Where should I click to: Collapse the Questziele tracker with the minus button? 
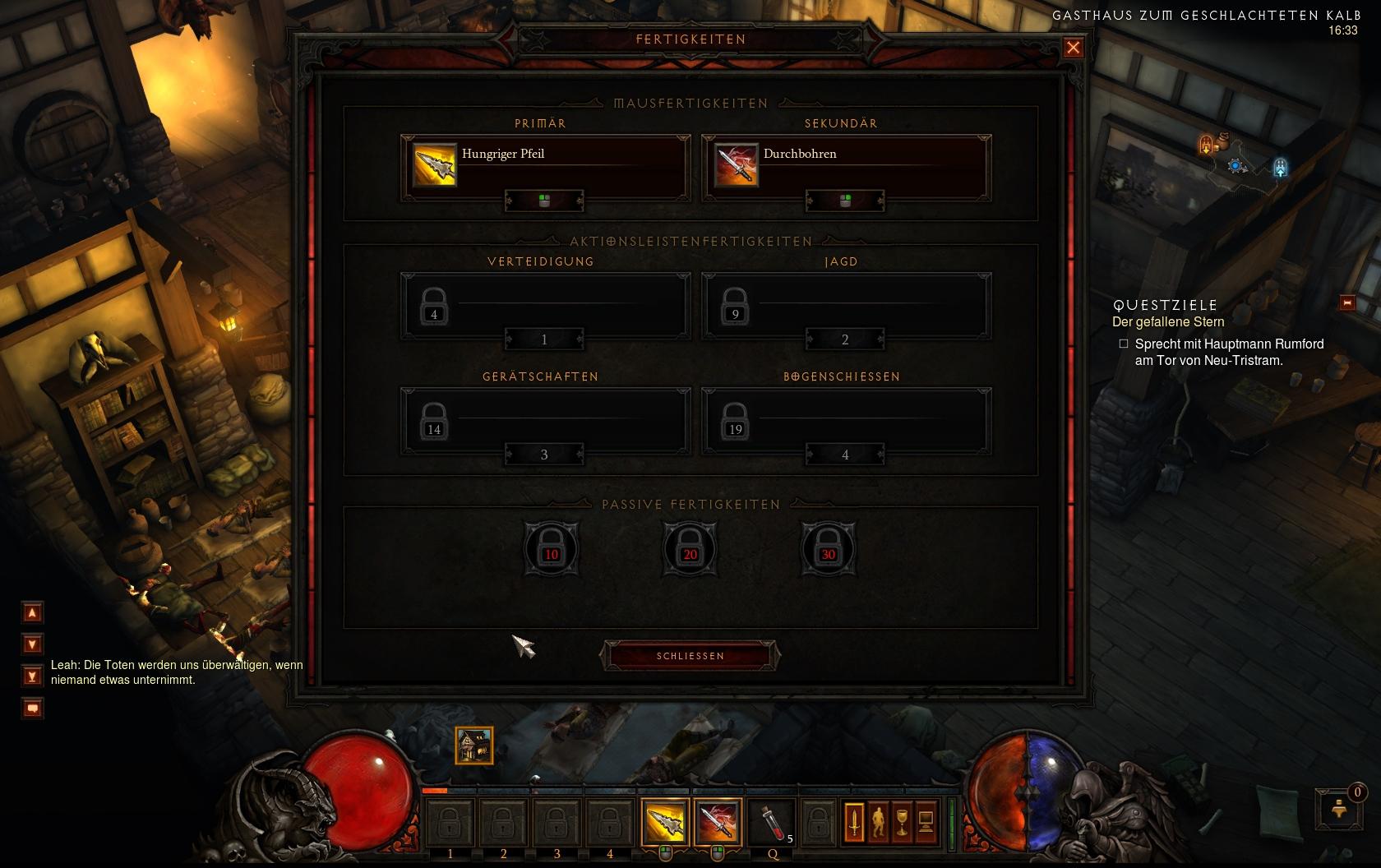(x=1347, y=302)
